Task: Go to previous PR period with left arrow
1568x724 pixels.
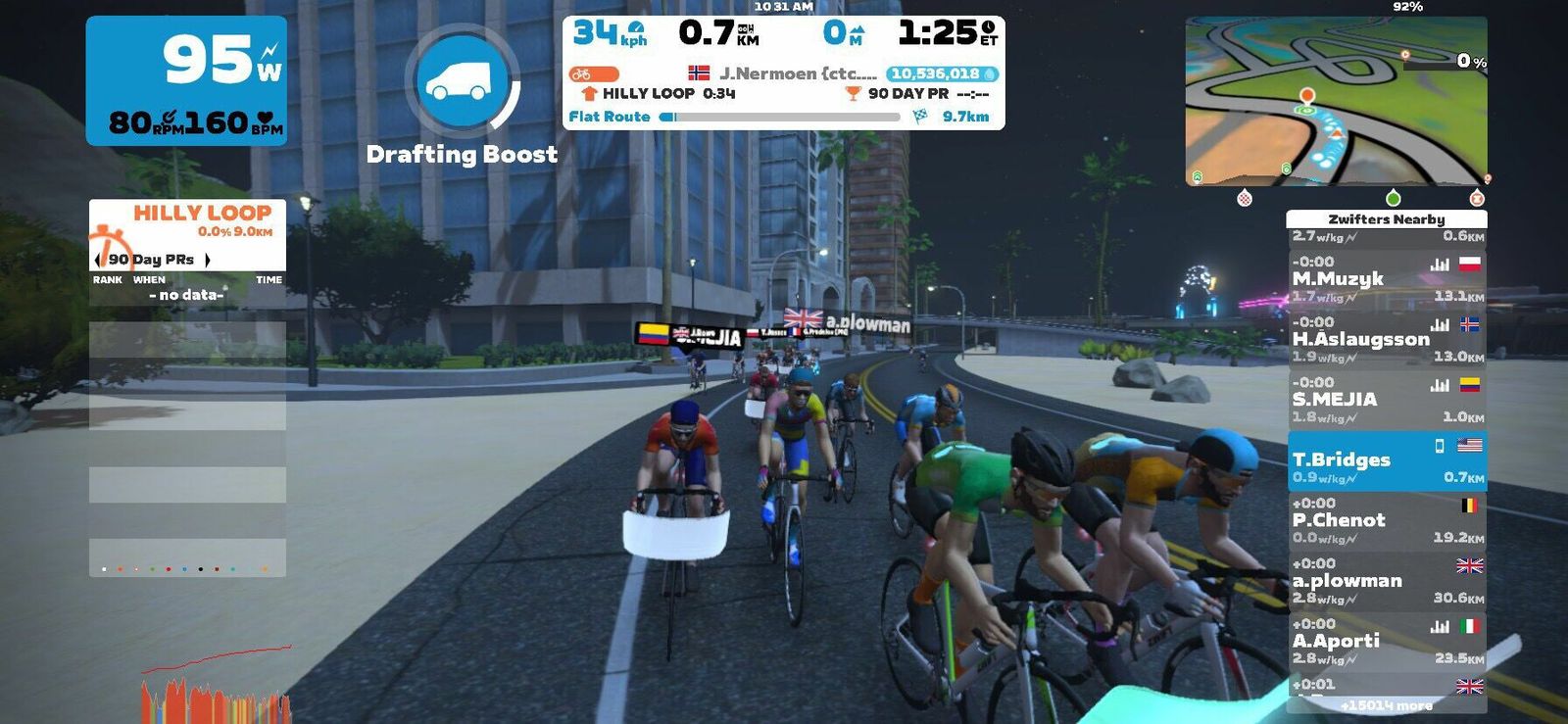Action: pyautogui.click(x=97, y=260)
